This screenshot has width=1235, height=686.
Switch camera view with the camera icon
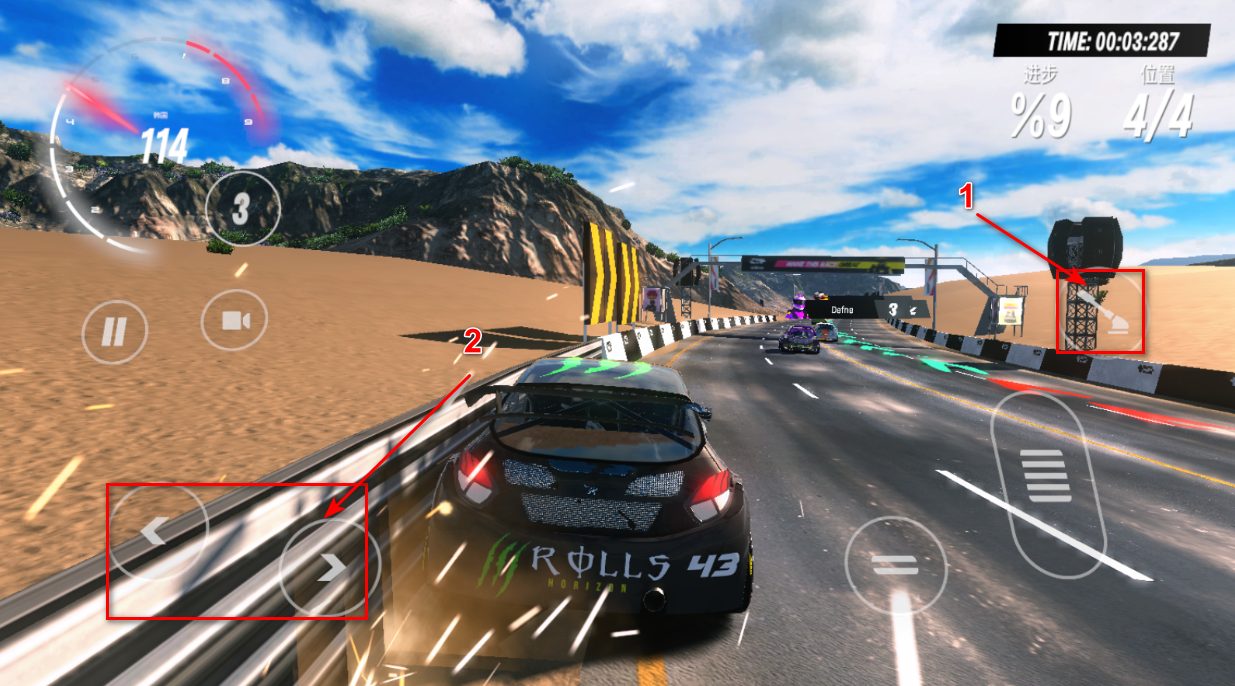(234, 320)
